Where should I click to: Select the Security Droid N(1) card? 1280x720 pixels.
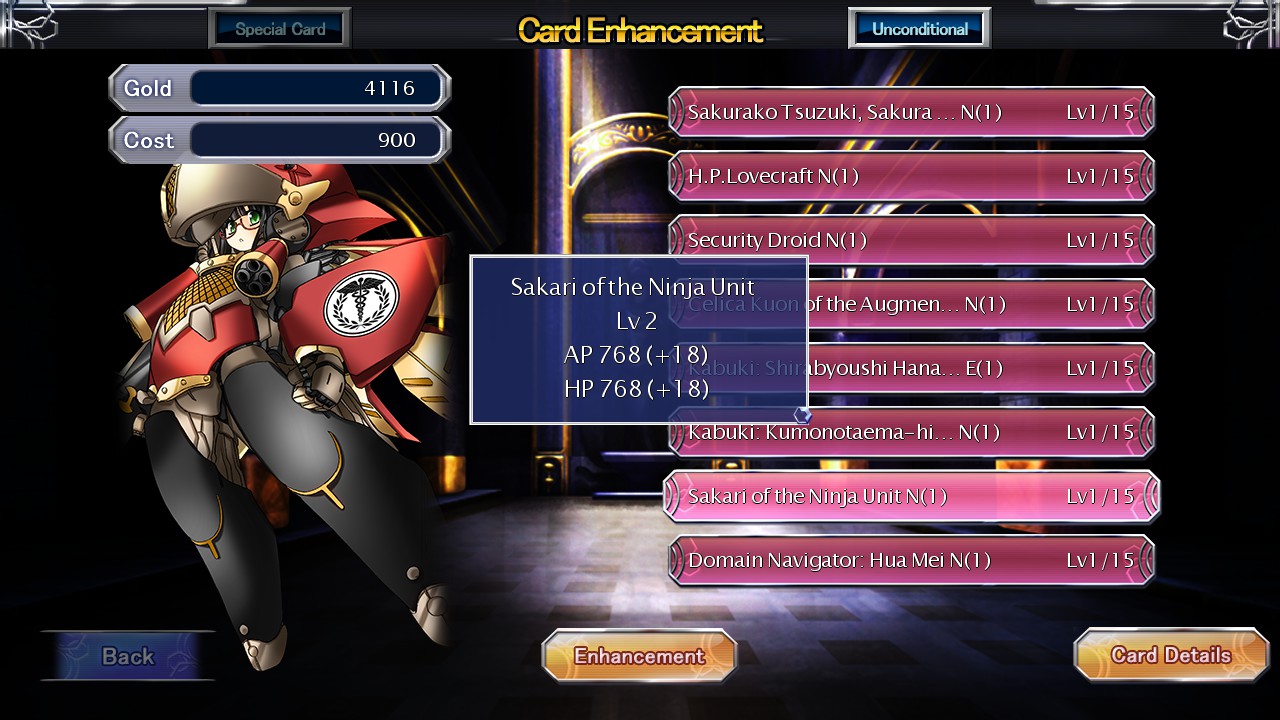click(x=911, y=239)
